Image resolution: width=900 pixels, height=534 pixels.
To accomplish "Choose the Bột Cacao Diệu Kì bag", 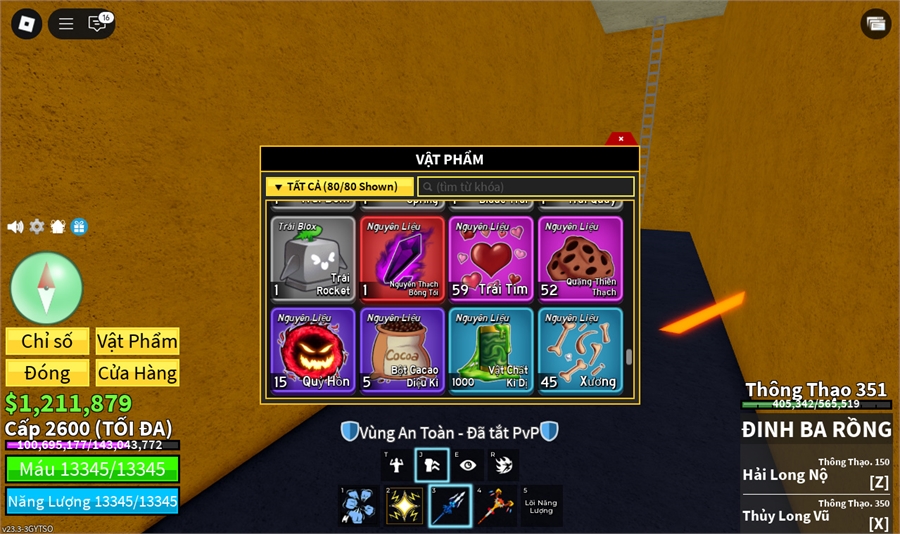I will (403, 350).
